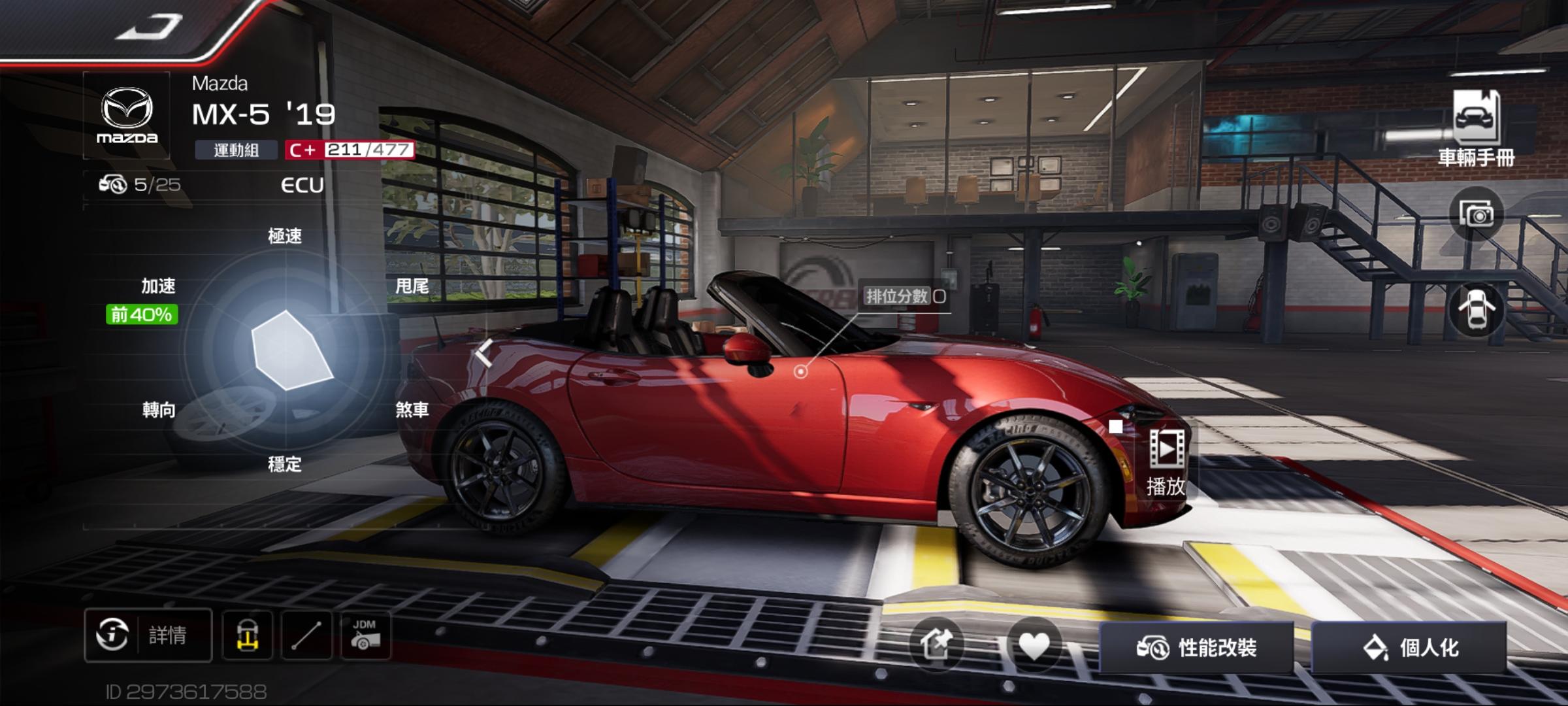
Task: Open the ECU section
Action: (x=302, y=186)
